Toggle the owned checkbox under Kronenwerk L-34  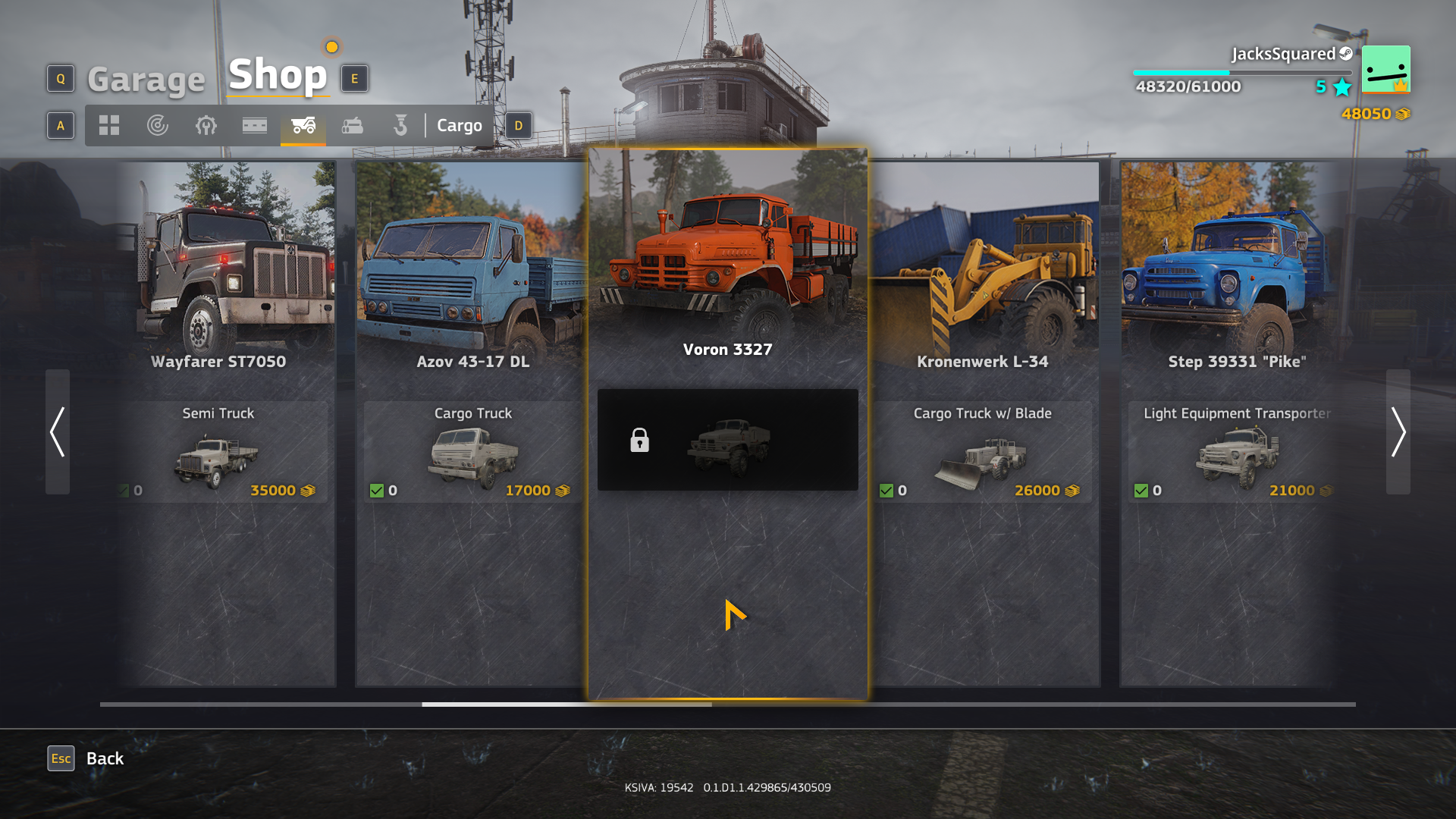(x=886, y=490)
